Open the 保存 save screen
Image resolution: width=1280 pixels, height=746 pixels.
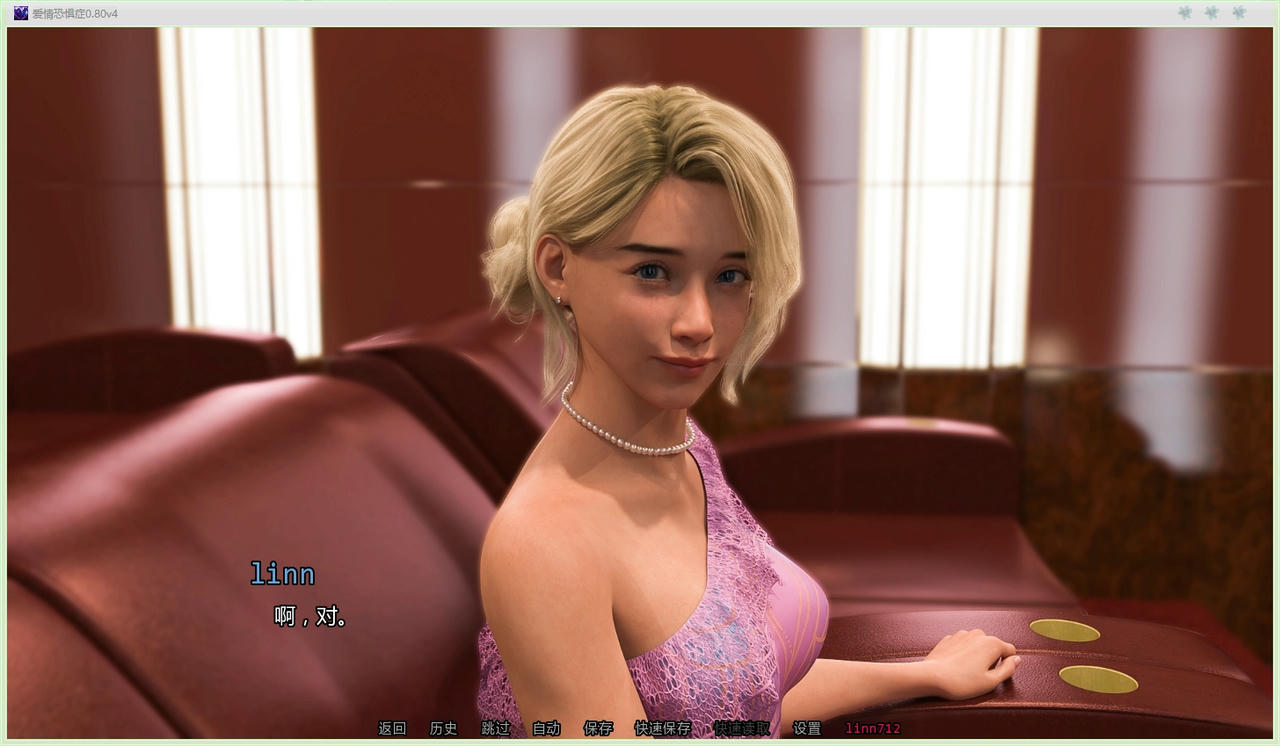[597, 729]
